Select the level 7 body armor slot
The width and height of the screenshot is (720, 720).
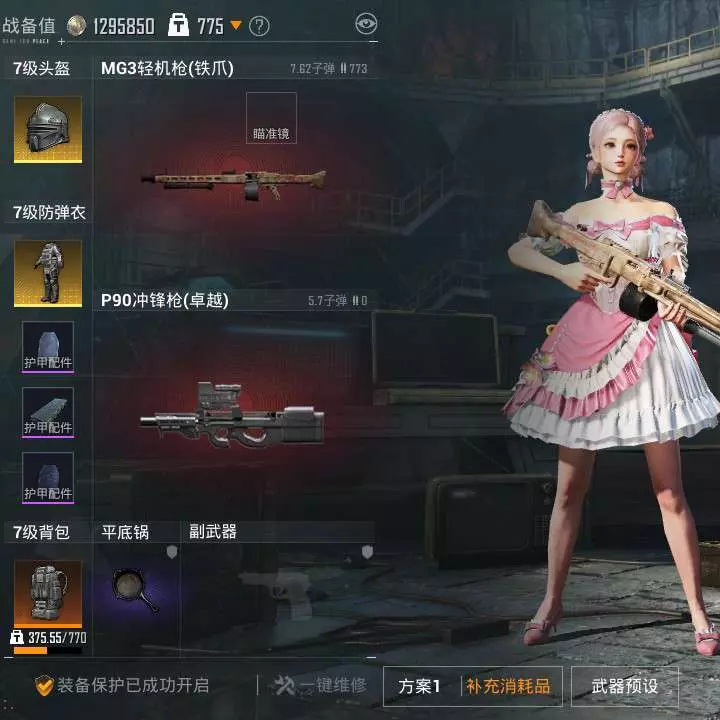[x=47, y=272]
